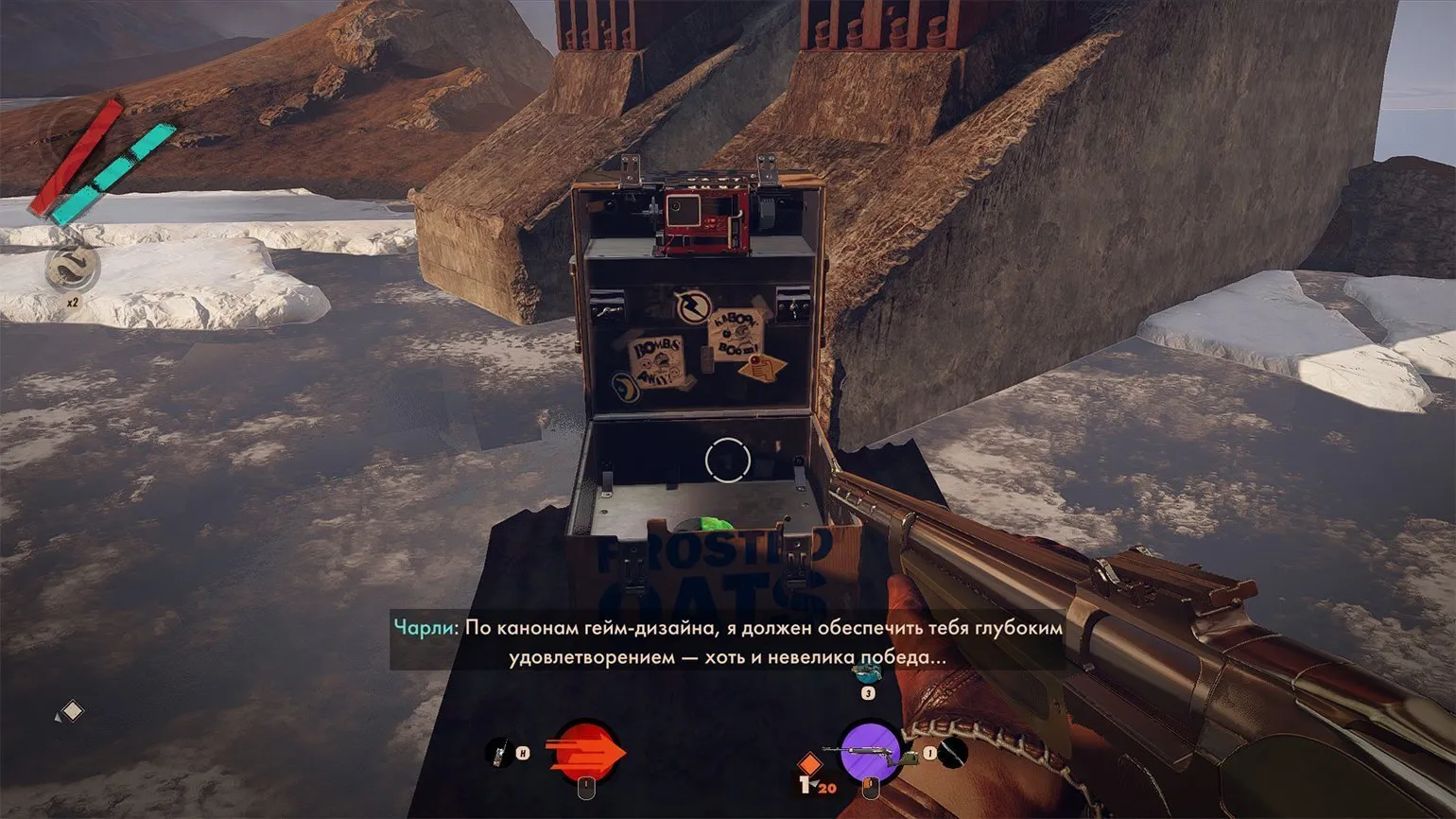Select the teal grenade gadget icon
This screenshot has width=1456, height=819.
click(x=866, y=672)
